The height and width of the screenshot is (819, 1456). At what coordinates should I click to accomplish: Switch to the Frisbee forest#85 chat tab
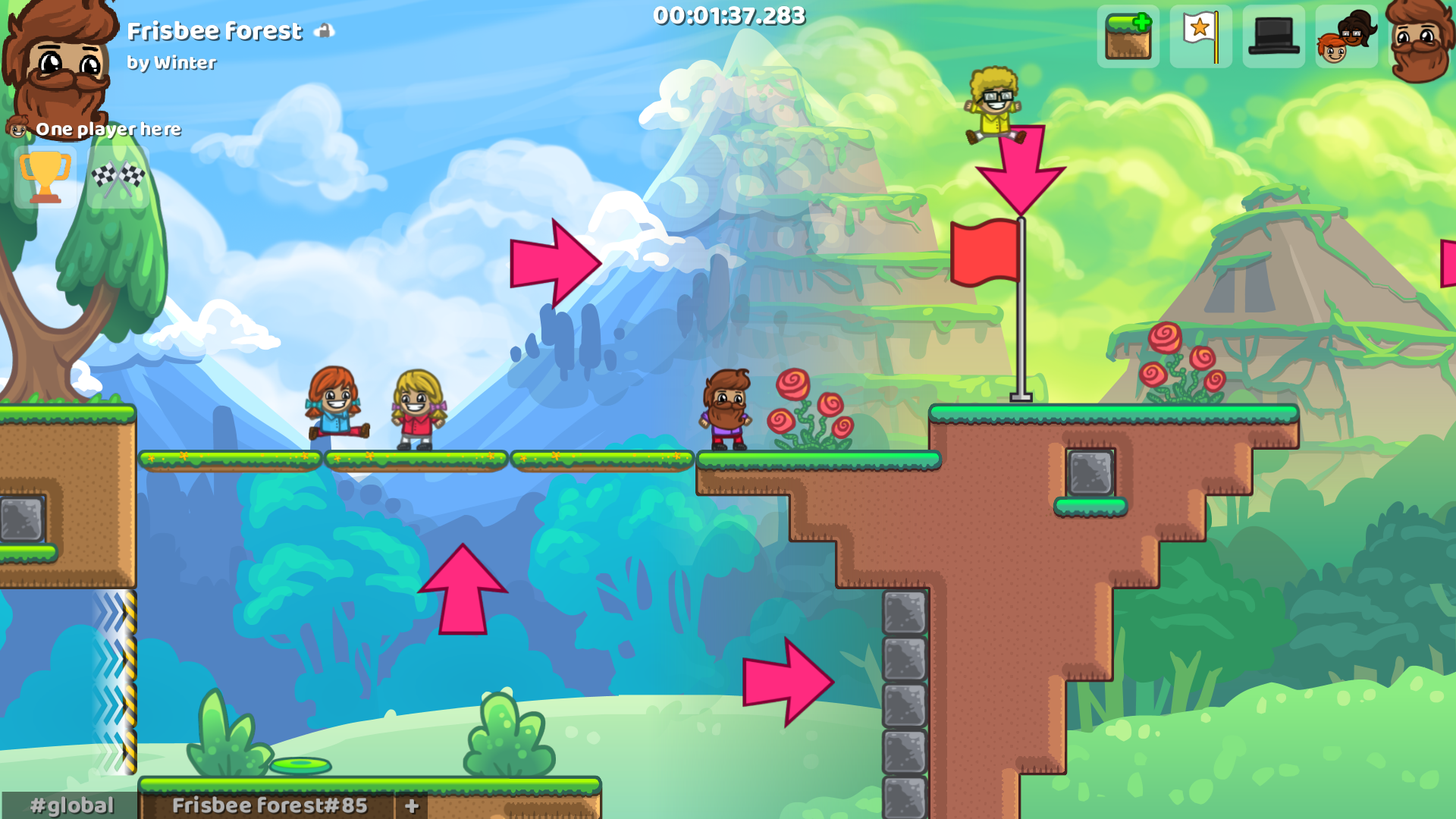[269, 805]
